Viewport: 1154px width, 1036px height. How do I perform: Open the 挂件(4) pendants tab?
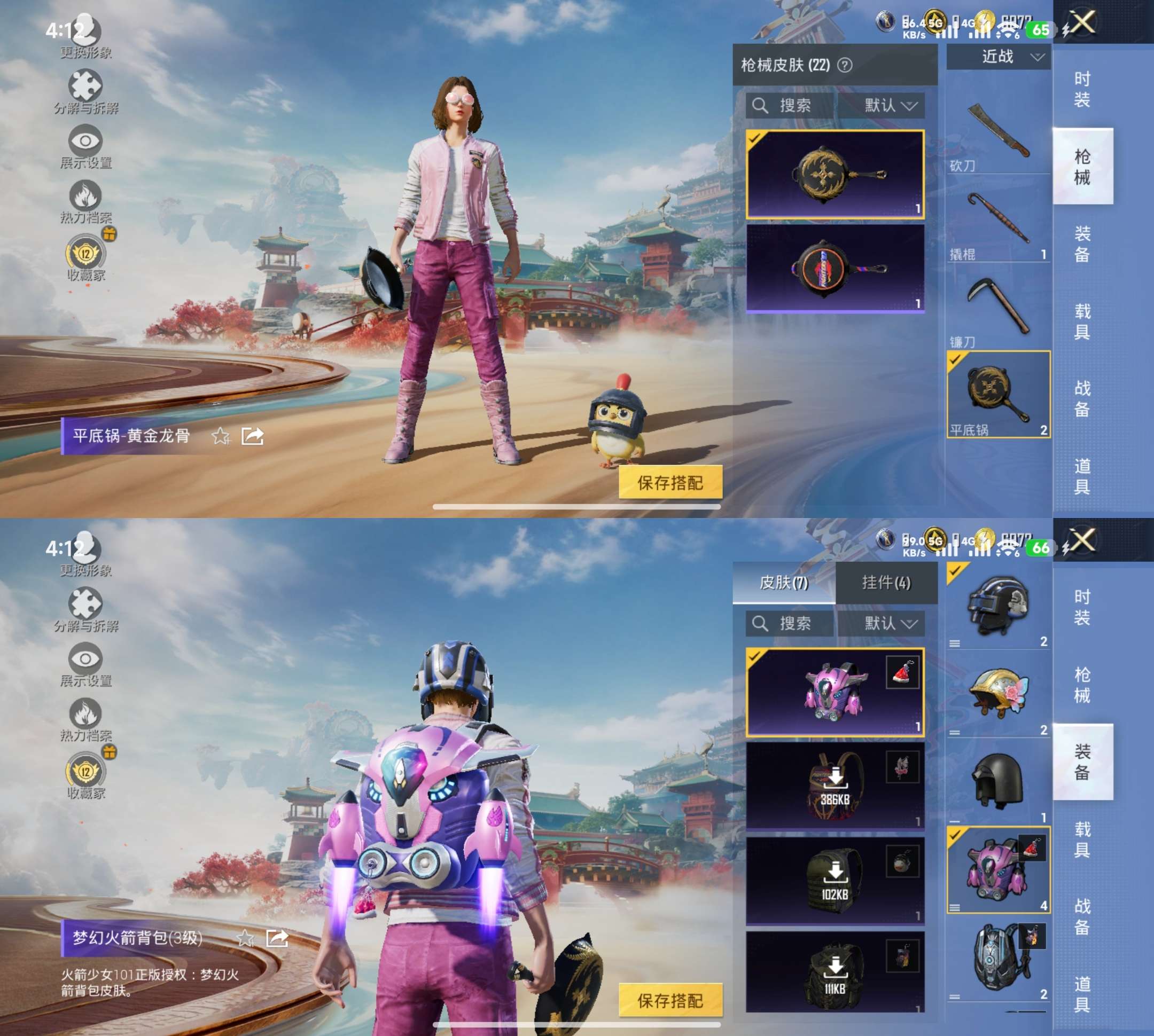point(886,582)
